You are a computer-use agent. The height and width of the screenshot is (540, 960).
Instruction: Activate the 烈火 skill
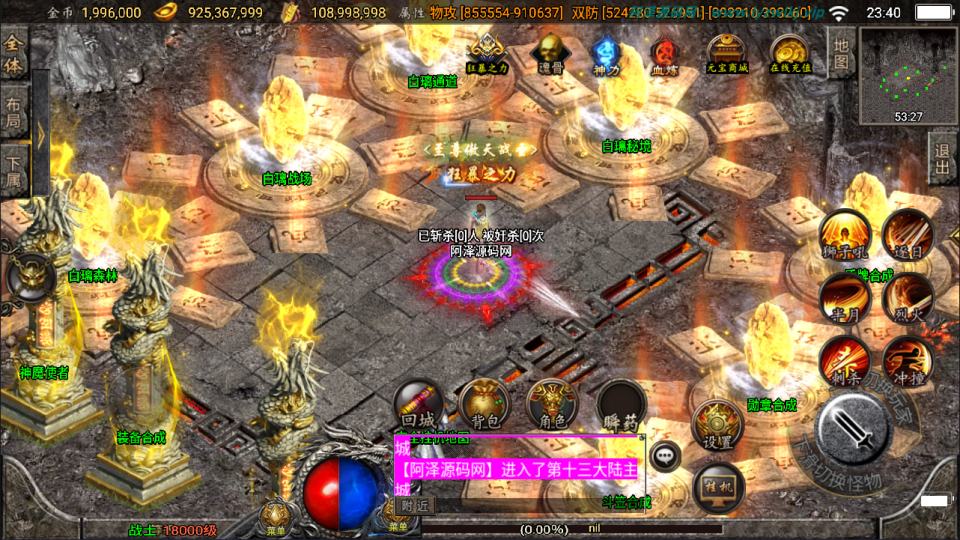pos(908,296)
